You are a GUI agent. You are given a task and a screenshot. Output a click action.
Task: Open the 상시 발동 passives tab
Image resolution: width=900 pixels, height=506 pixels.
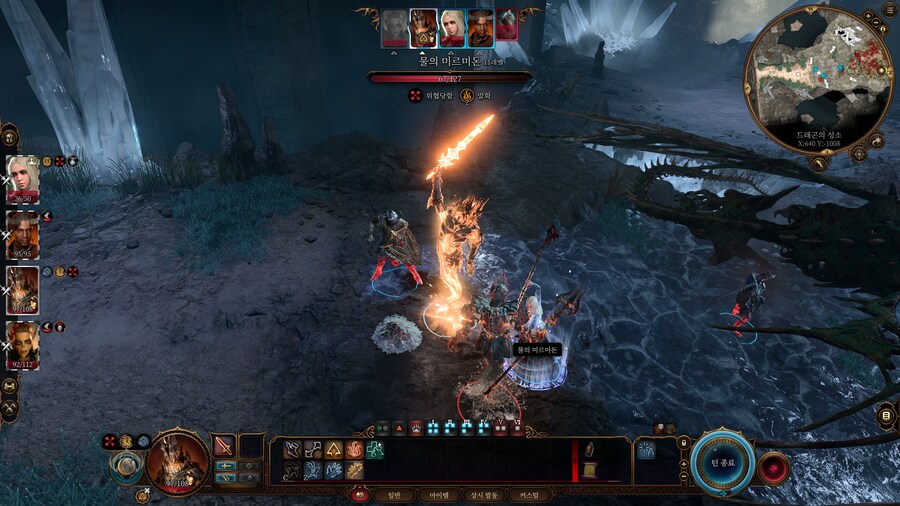[x=485, y=495]
